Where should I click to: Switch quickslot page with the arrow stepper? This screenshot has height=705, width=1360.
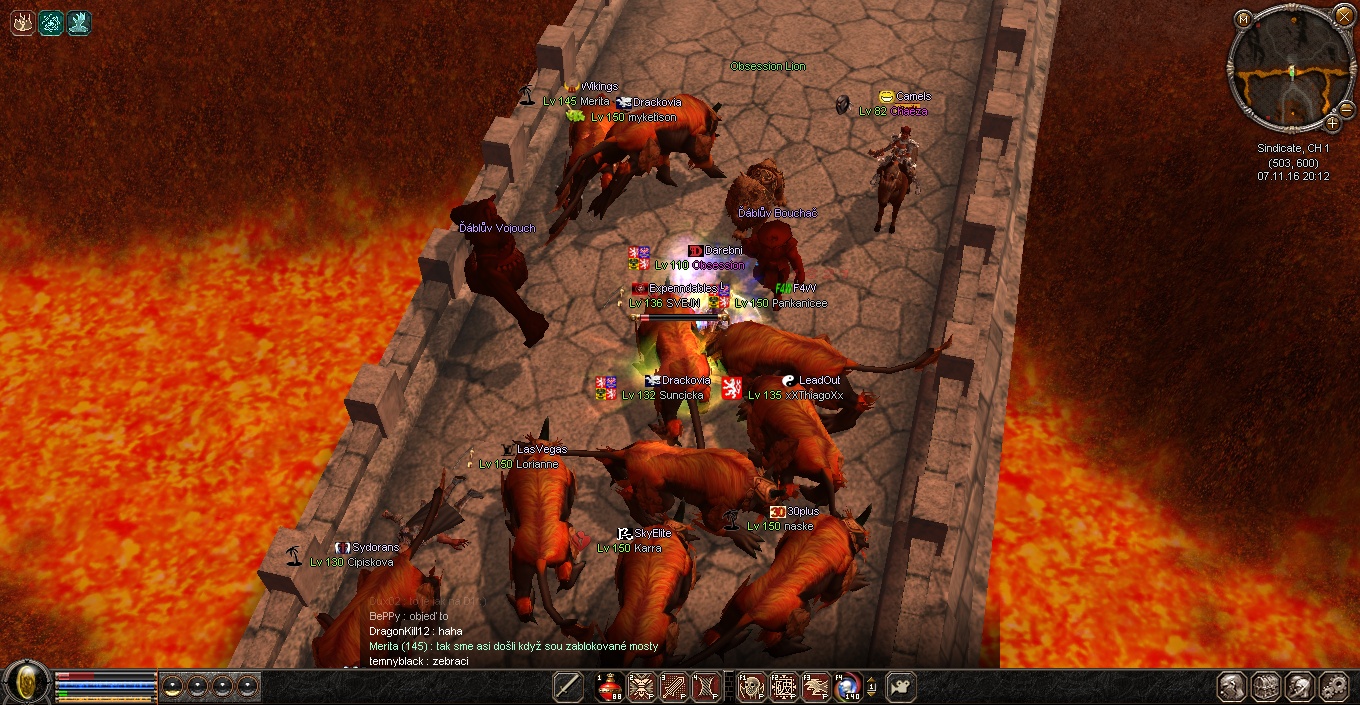(872, 687)
